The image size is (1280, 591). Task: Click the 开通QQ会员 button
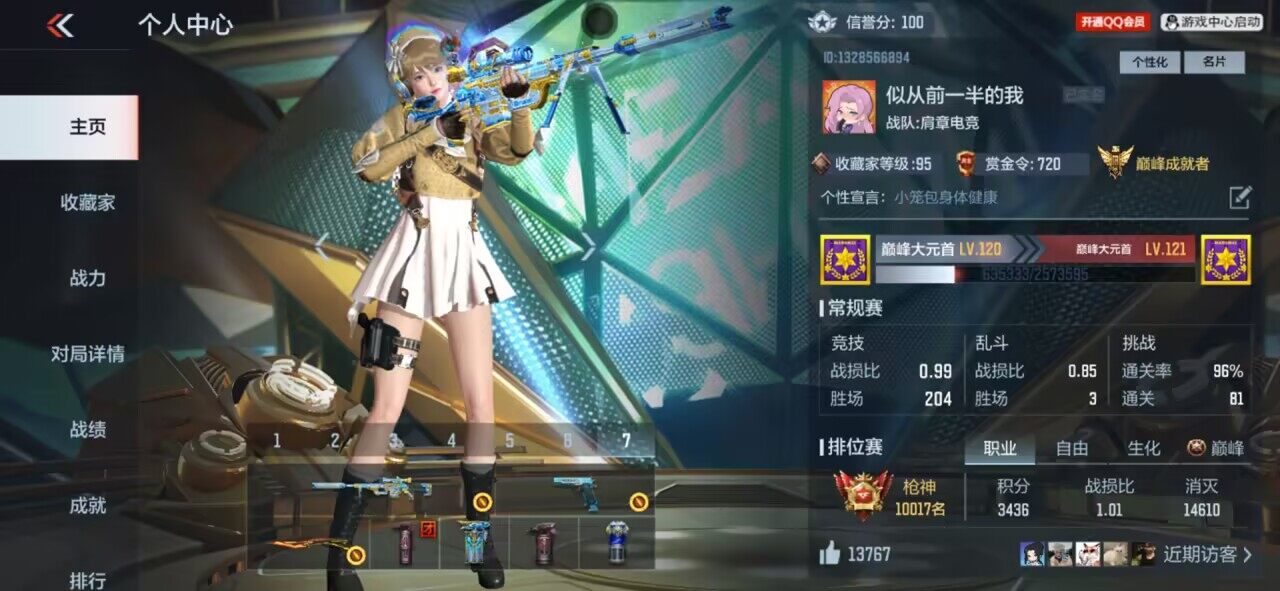(x=1114, y=22)
